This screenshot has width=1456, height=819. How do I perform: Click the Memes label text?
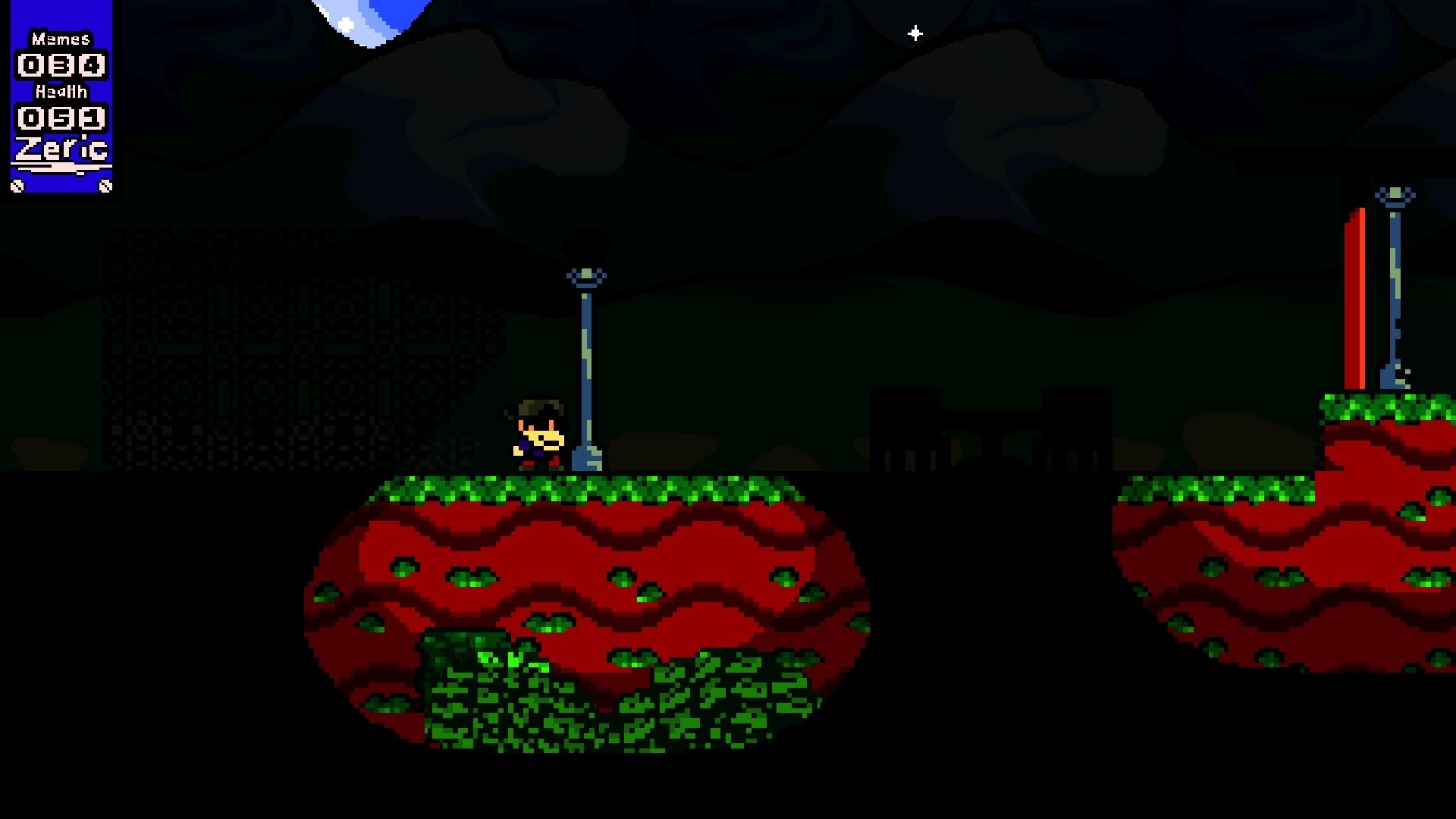[x=61, y=38]
